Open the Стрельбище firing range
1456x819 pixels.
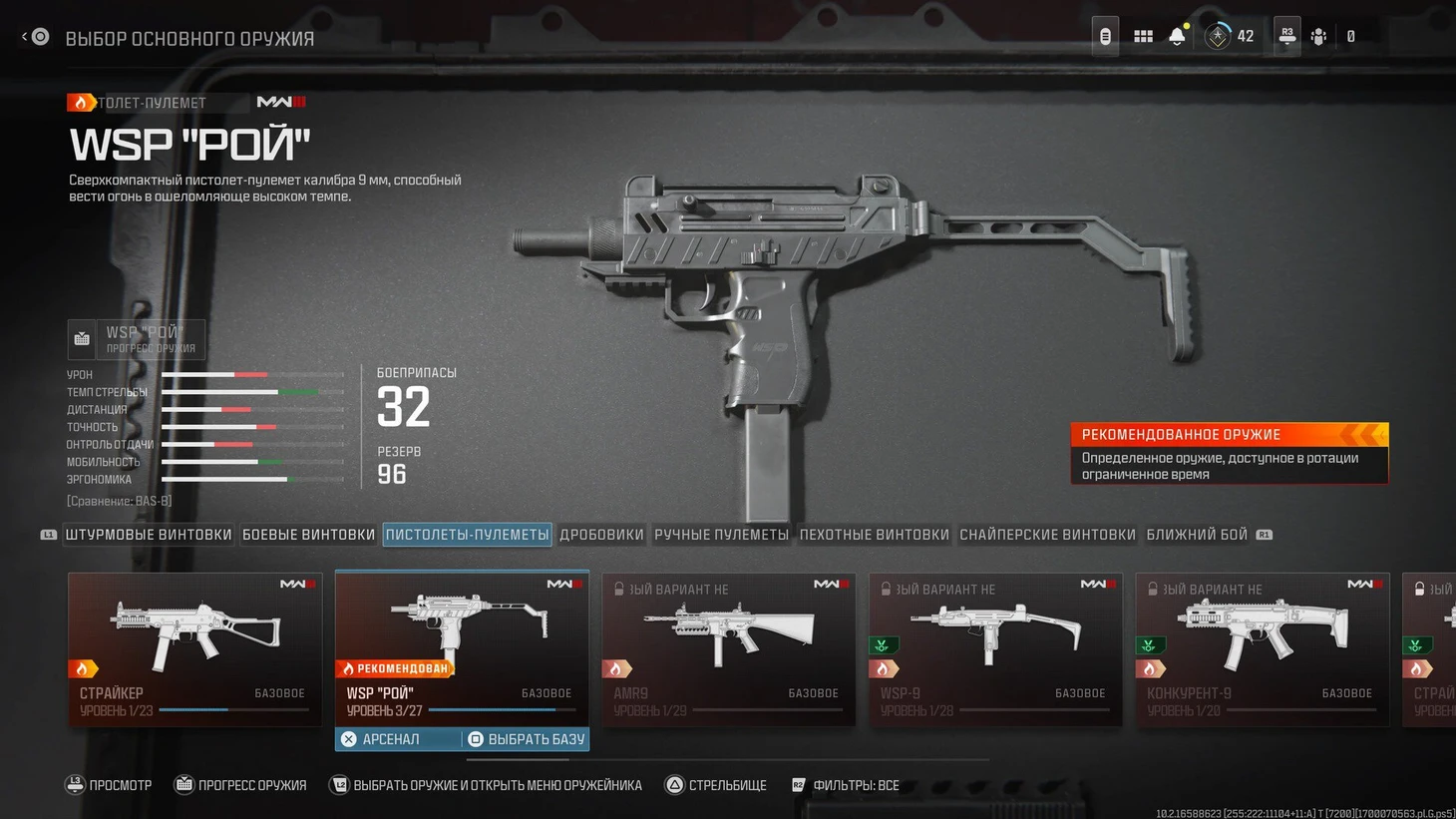[x=716, y=785]
